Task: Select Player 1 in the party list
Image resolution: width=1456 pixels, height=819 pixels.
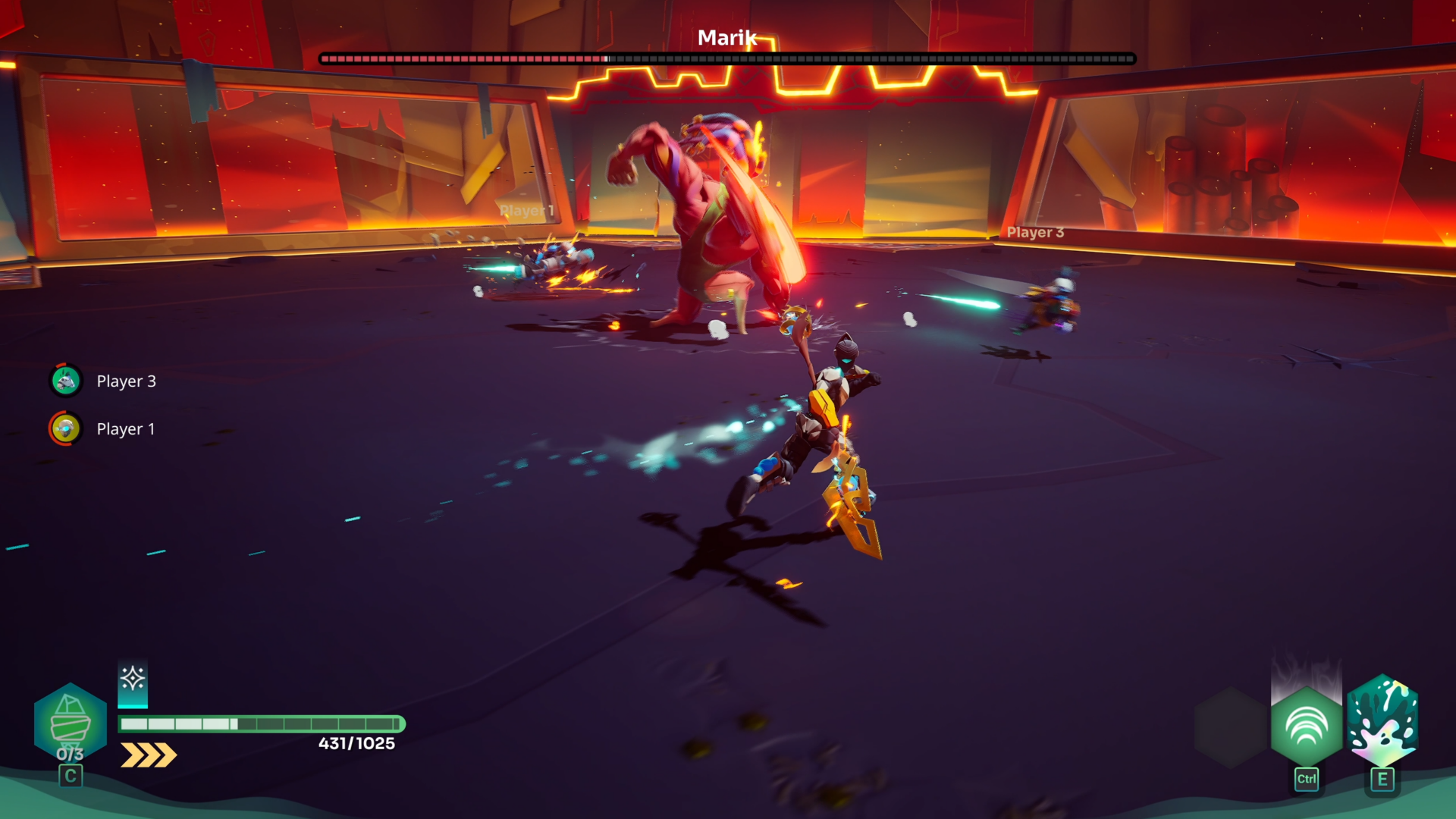Action: click(x=104, y=428)
